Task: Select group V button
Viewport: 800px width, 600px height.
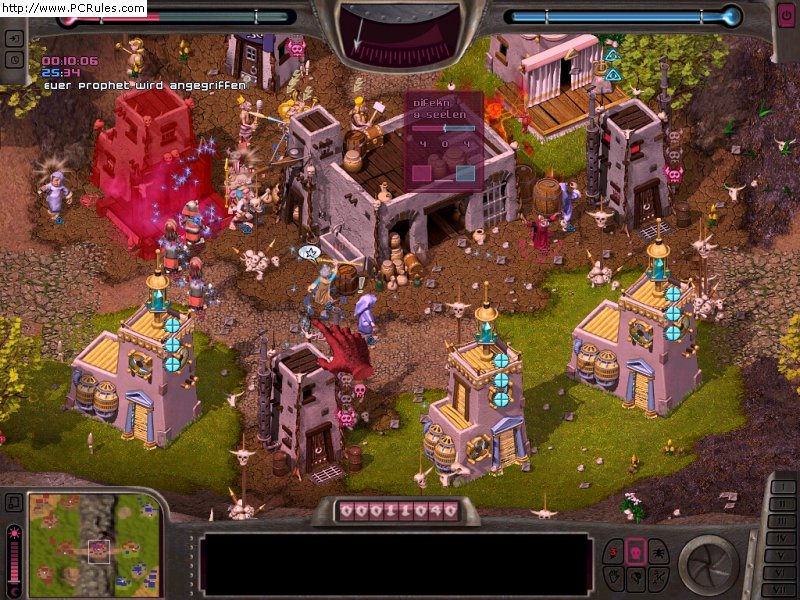Action: (781, 557)
